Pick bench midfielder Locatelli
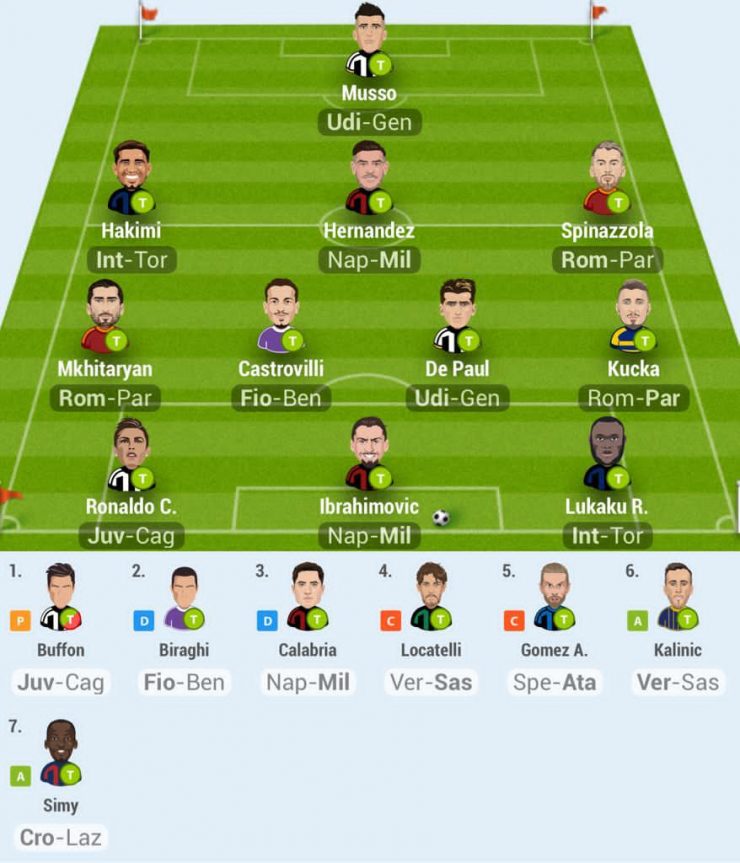Screen dimensions: 740x863 pyautogui.click(x=431, y=598)
